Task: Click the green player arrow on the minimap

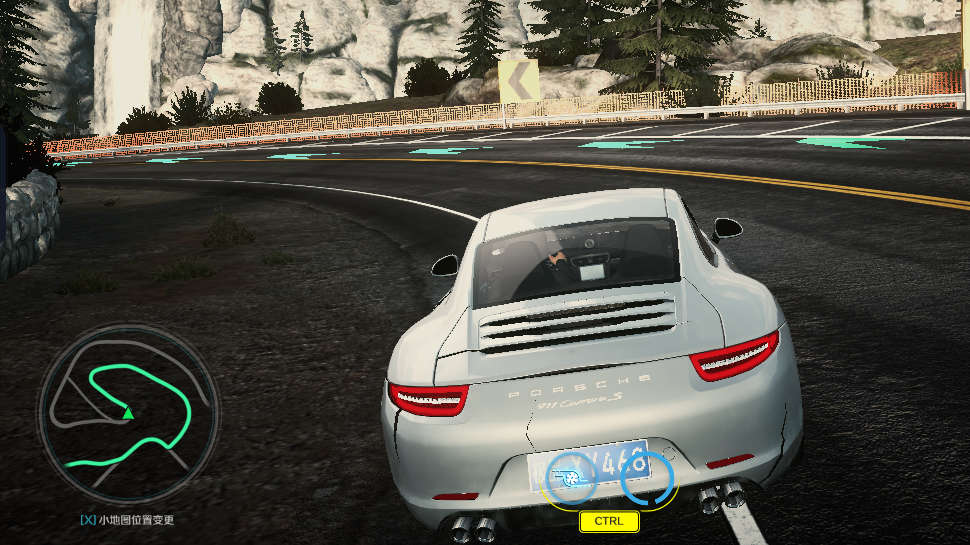Action: coord(128,413)
